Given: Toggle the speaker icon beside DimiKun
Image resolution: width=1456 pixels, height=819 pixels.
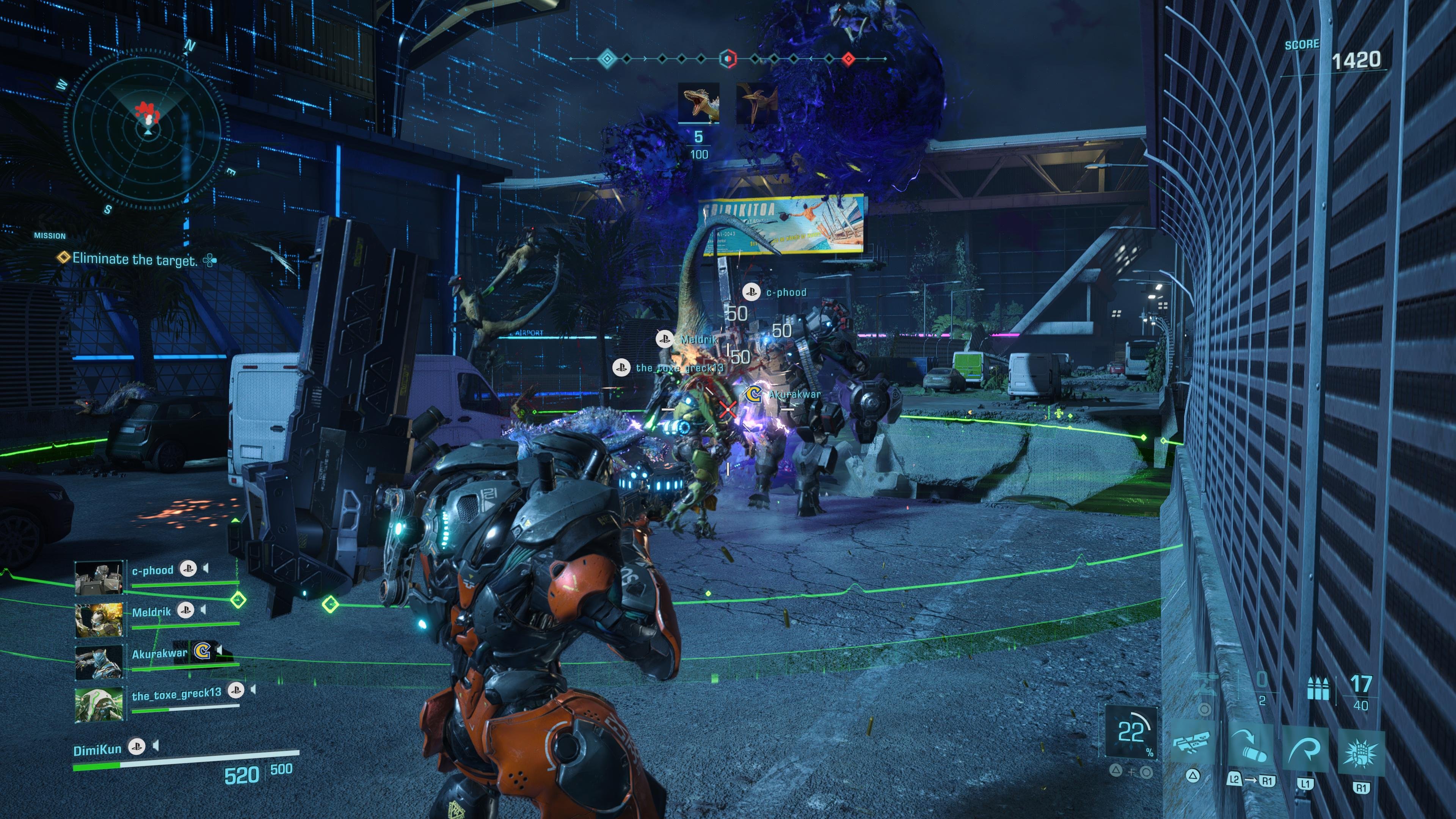Looking at the screenshot, I should pyautogui.click(x=156, y=747).
